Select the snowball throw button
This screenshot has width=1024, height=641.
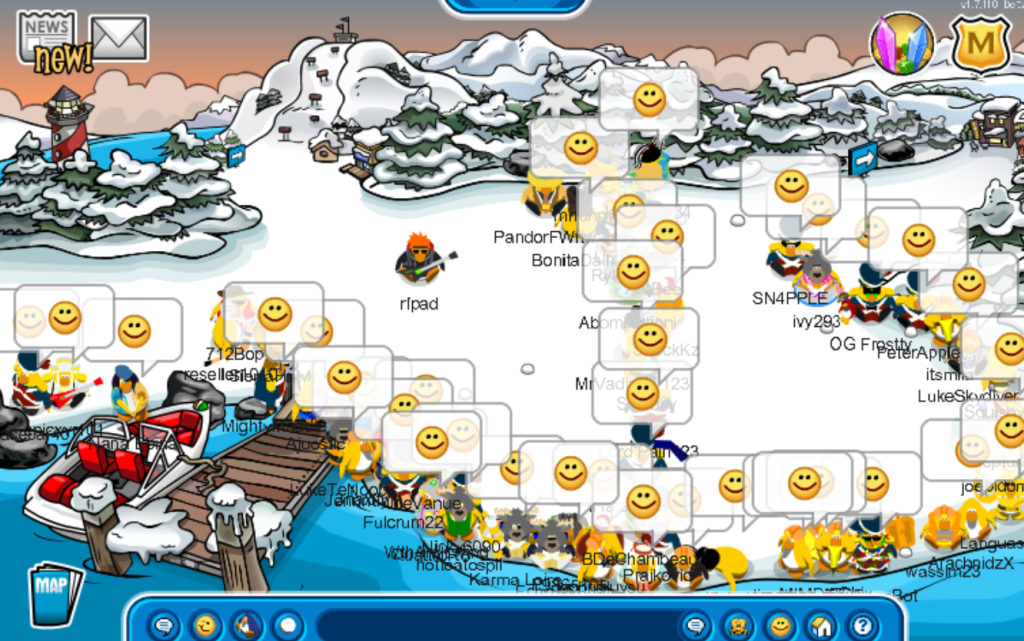[x=288, y=626]
